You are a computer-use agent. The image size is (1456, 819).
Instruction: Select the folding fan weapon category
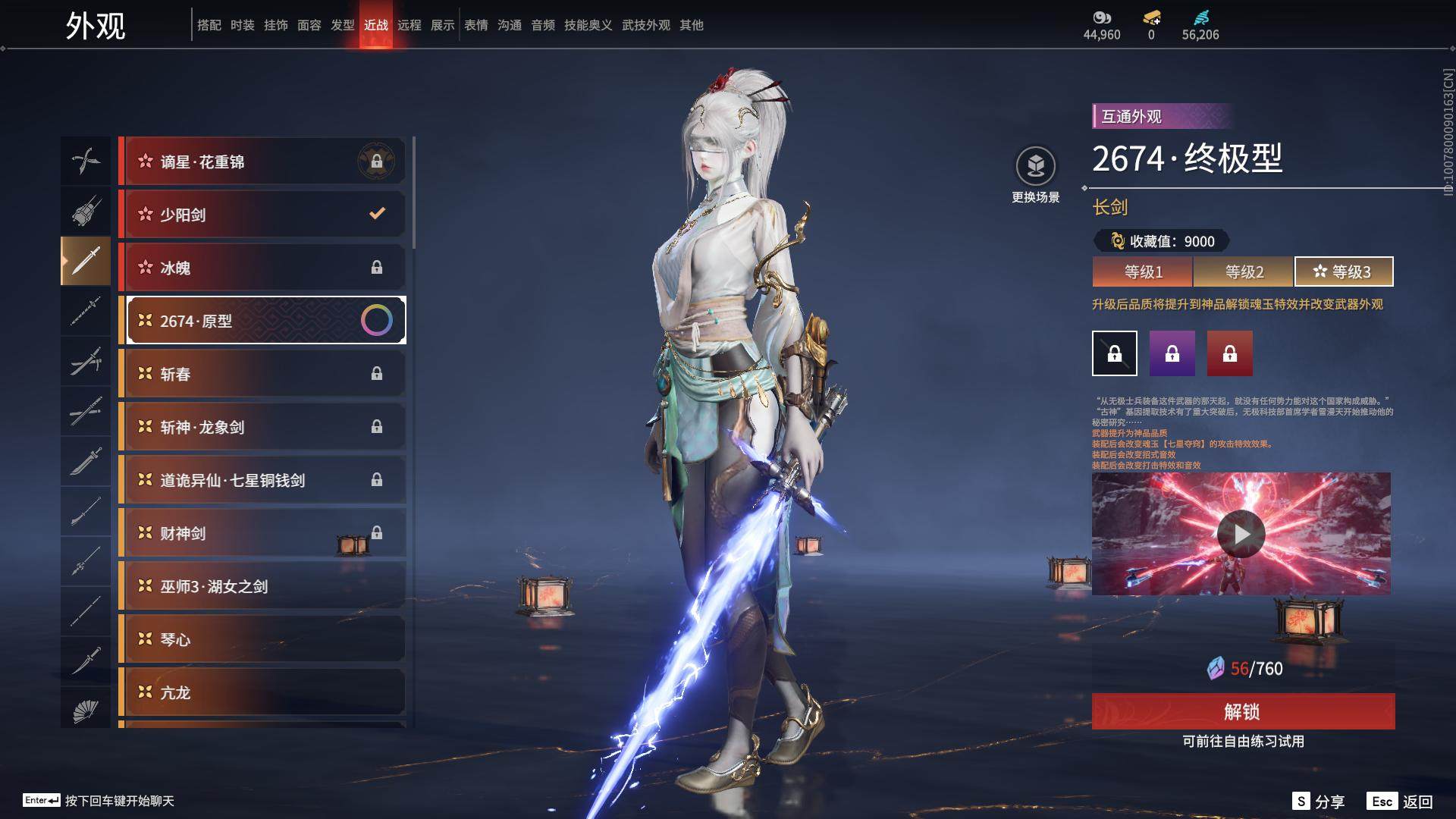[86, 711]
